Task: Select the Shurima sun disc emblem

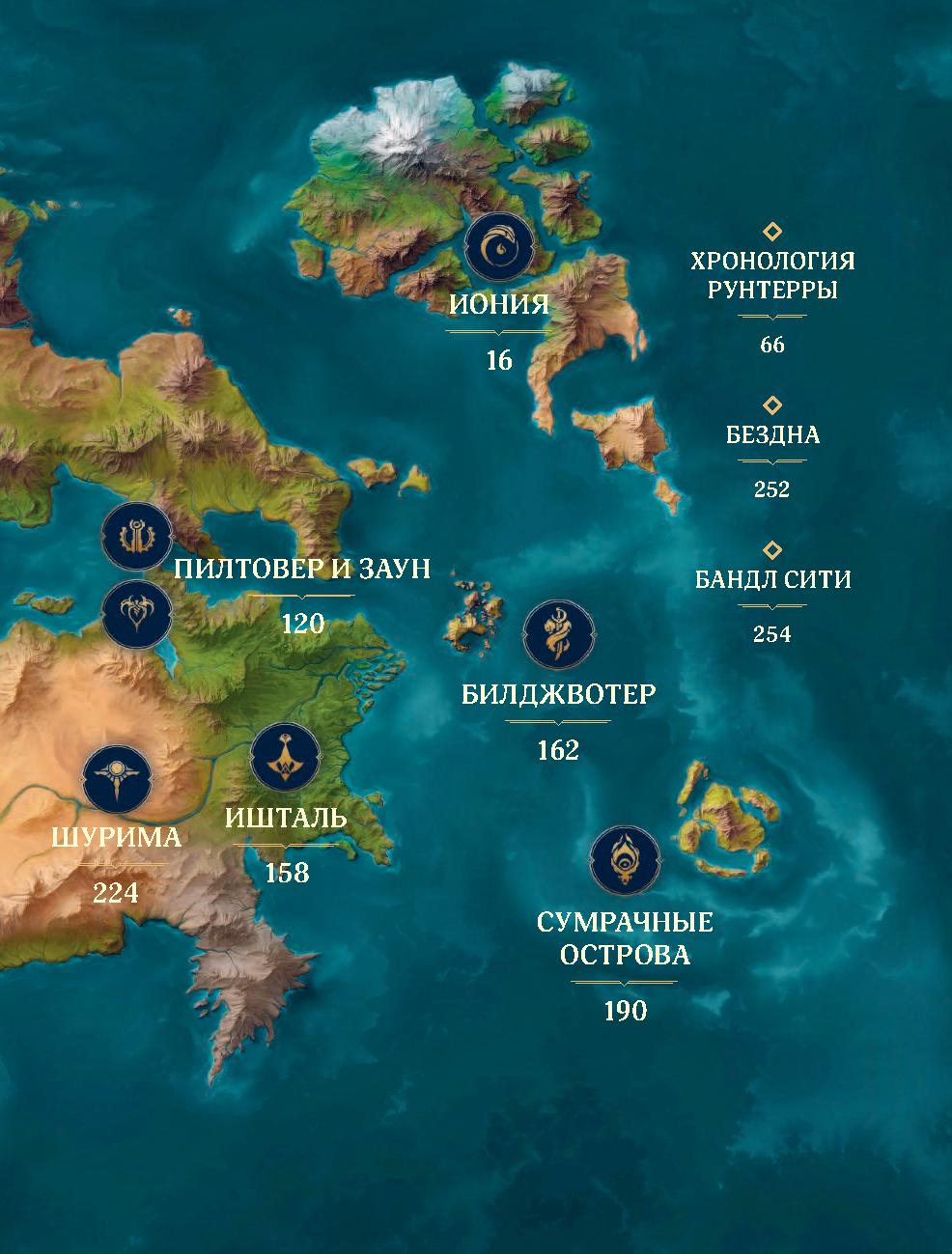Action: point(118,780)
